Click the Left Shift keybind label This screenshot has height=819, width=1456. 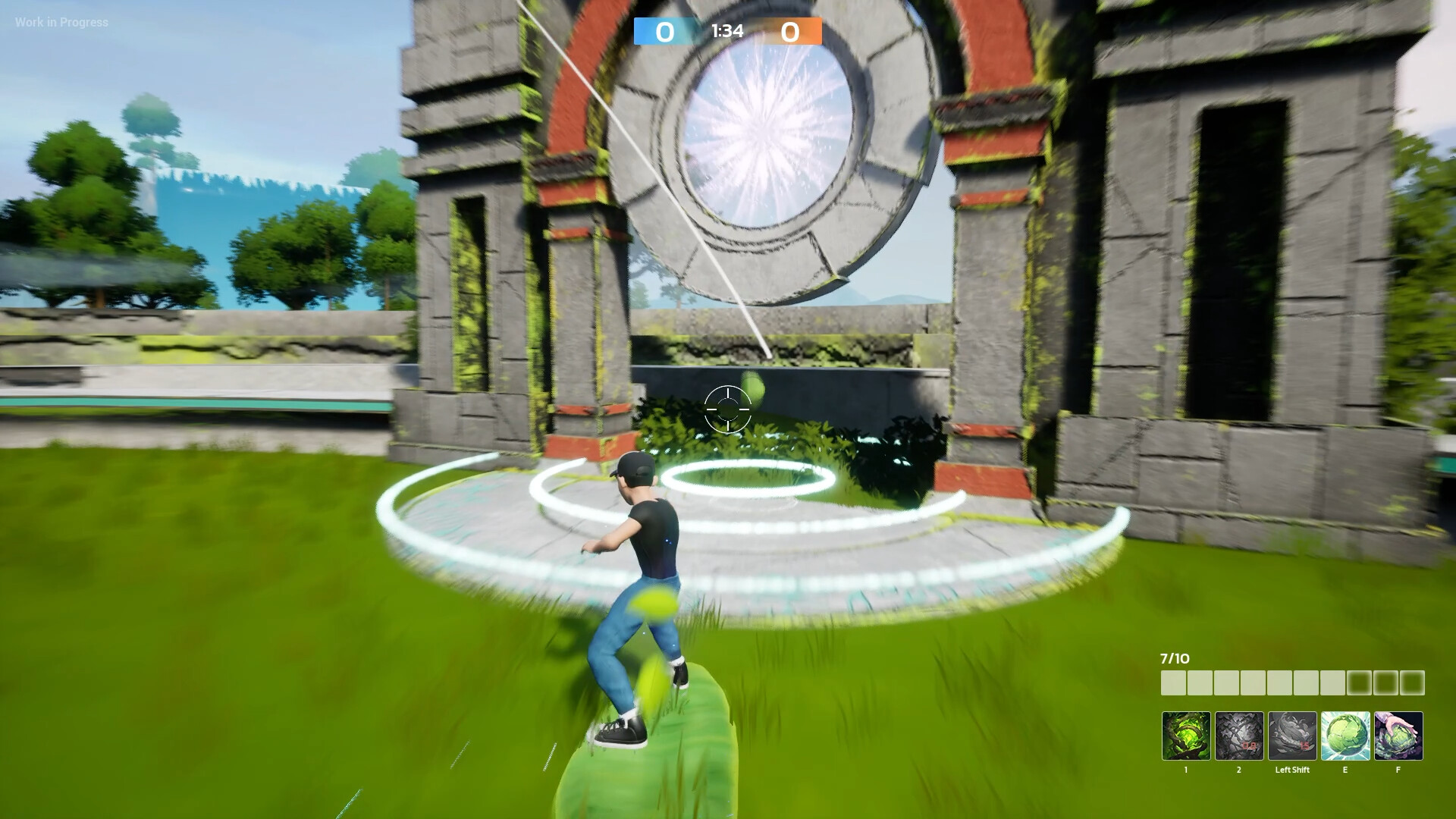(x=1292, y=769)
